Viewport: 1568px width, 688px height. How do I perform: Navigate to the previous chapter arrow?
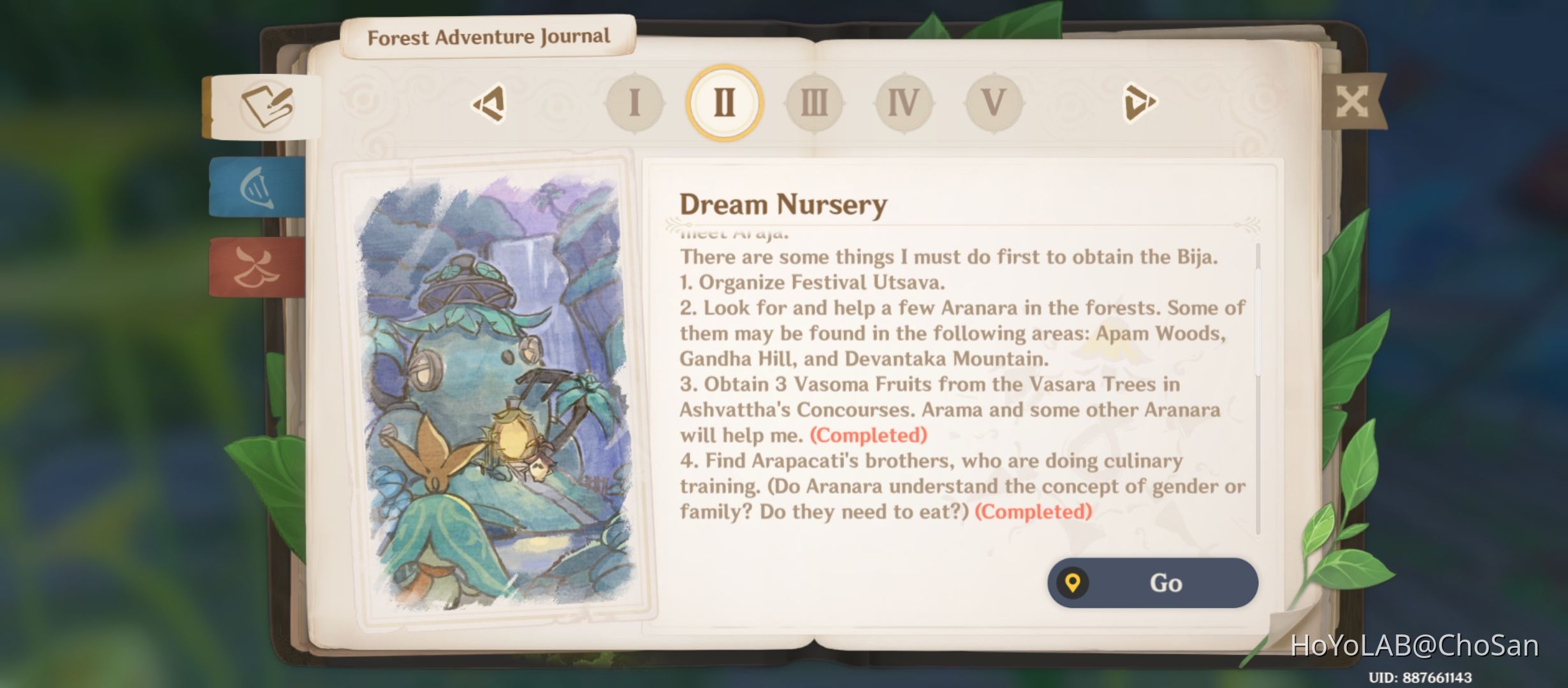tap(488, 103)
